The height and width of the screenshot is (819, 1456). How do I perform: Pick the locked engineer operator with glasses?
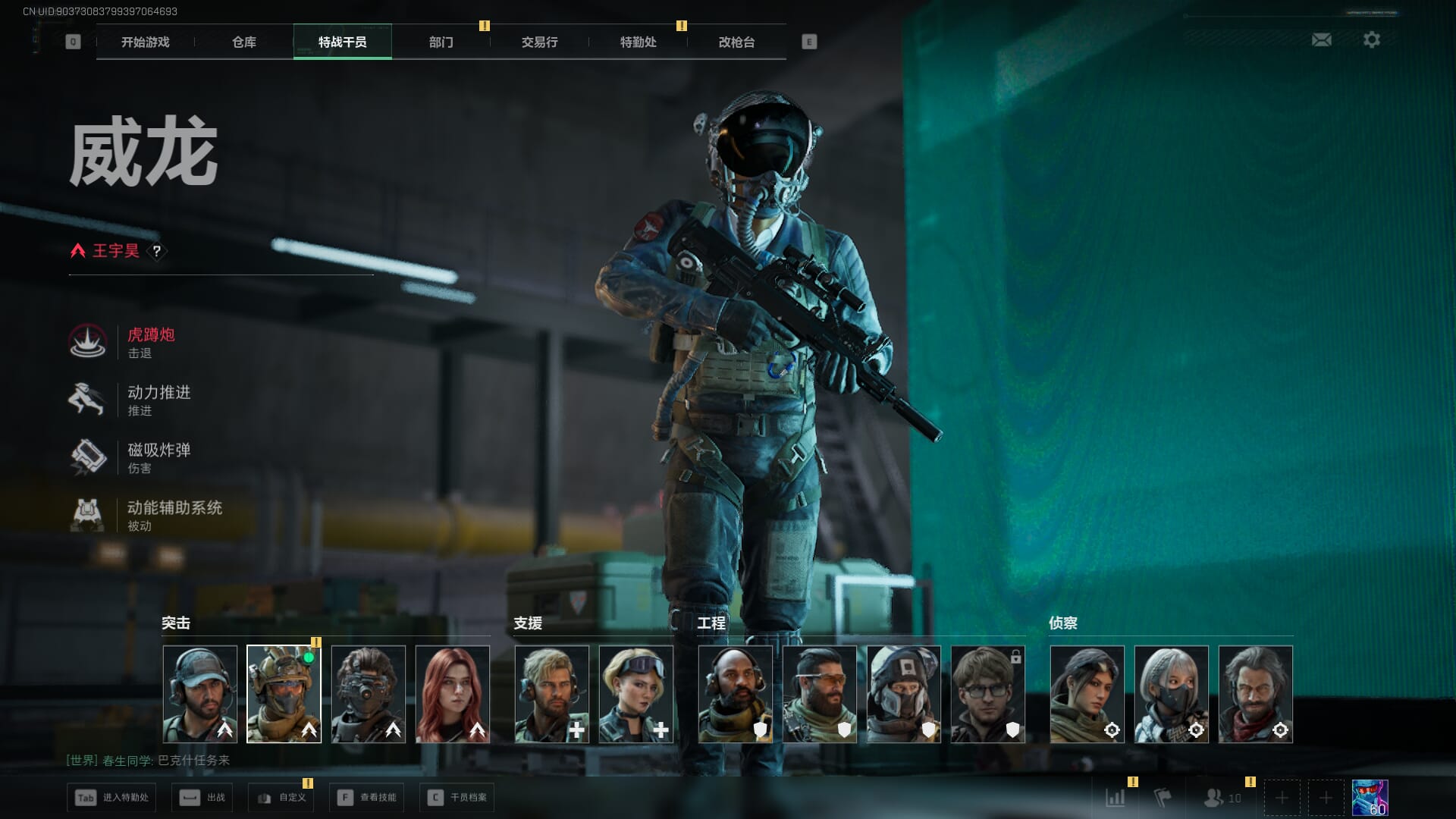(987, 693)
